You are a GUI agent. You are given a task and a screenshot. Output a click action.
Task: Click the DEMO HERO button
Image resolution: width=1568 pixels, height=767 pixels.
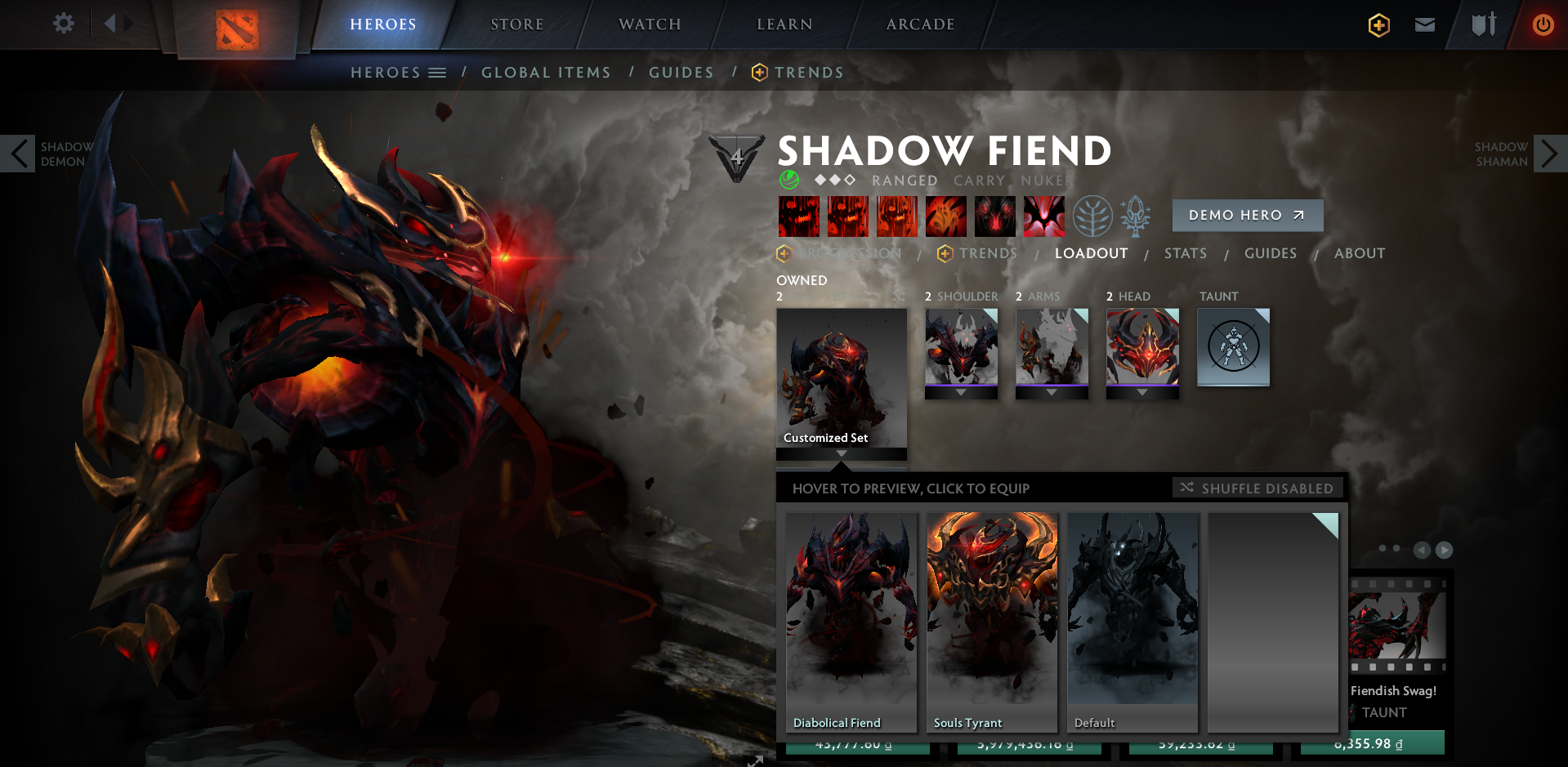point(1247,215)
